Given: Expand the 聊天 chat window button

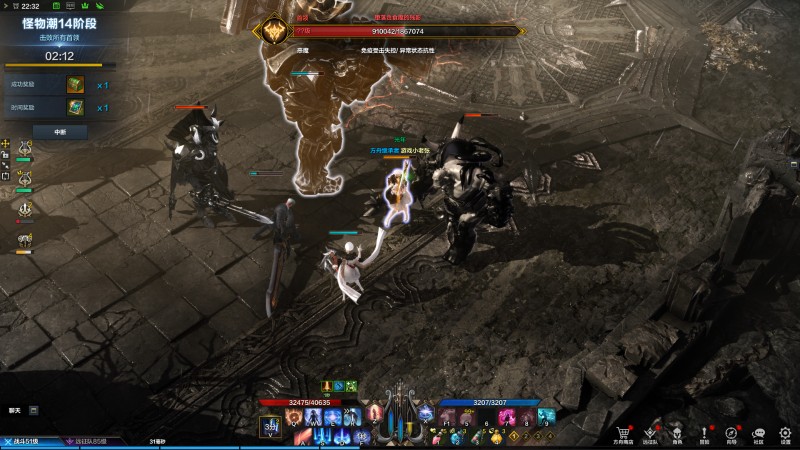Looking at the screenshot, I should click(34, 410).
